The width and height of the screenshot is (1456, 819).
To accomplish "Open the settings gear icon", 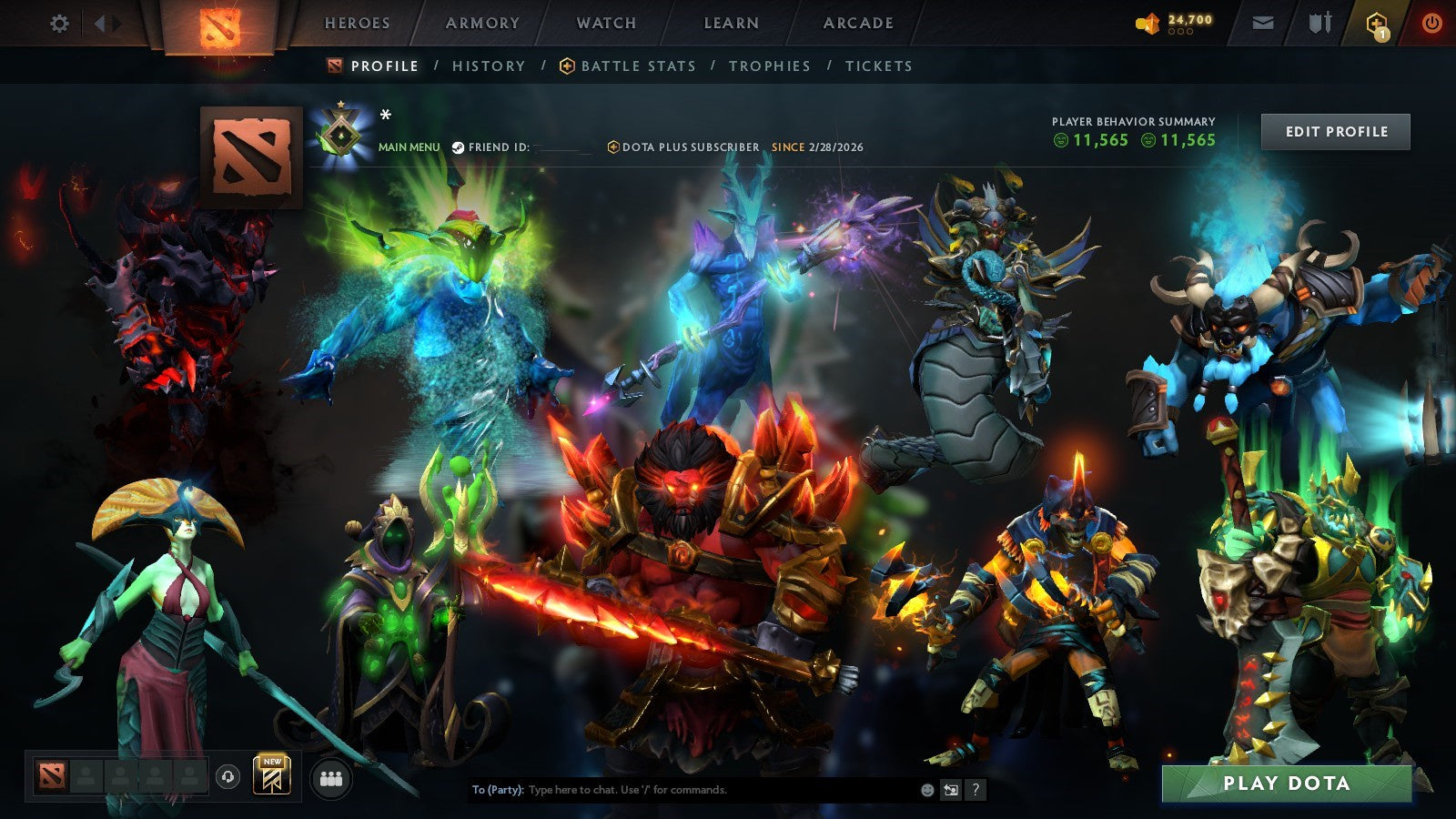I will pyautogui.click(x=60, y=25).
